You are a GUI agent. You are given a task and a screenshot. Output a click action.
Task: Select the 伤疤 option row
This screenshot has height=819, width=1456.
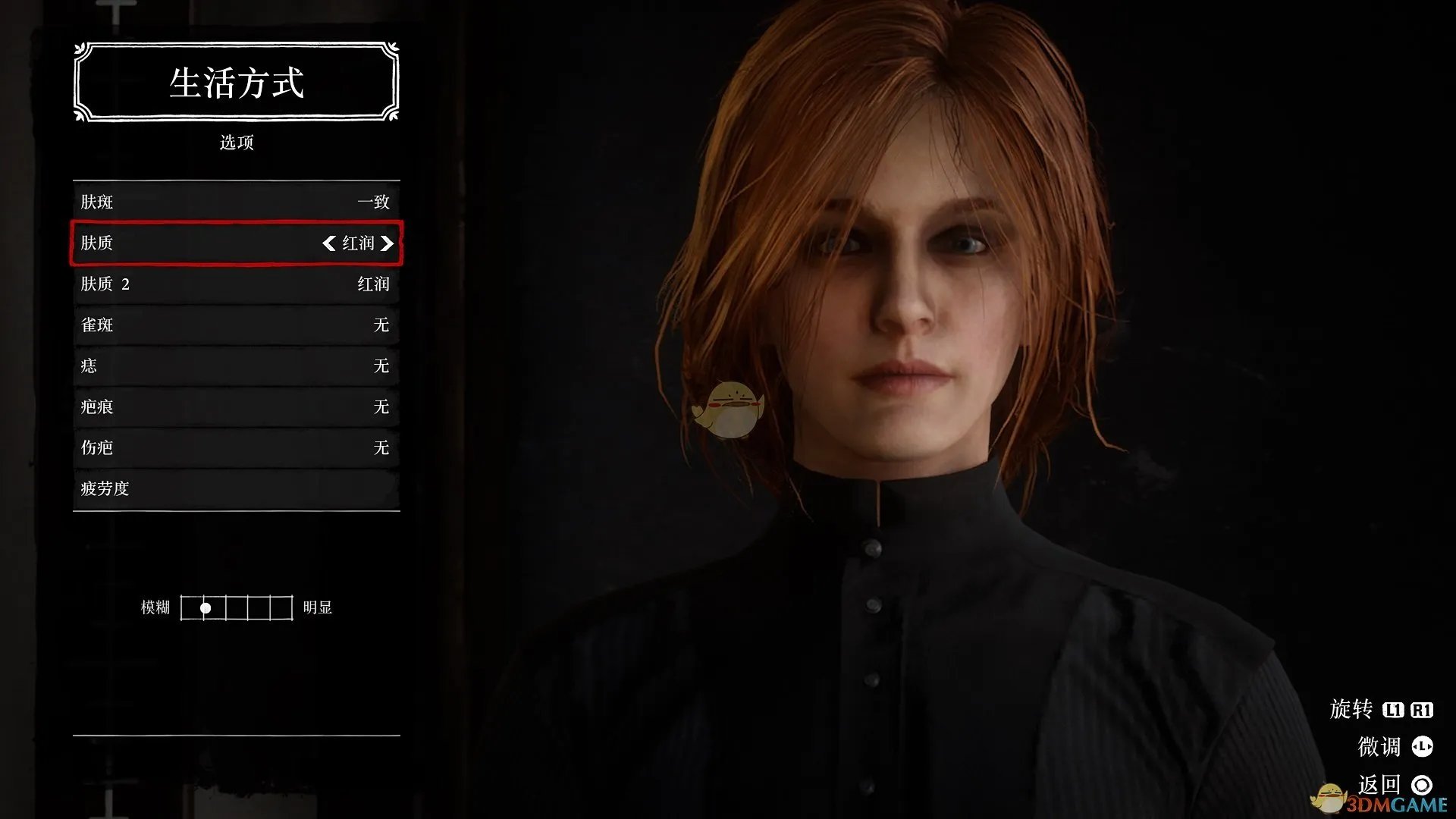[x=236, y=447]
